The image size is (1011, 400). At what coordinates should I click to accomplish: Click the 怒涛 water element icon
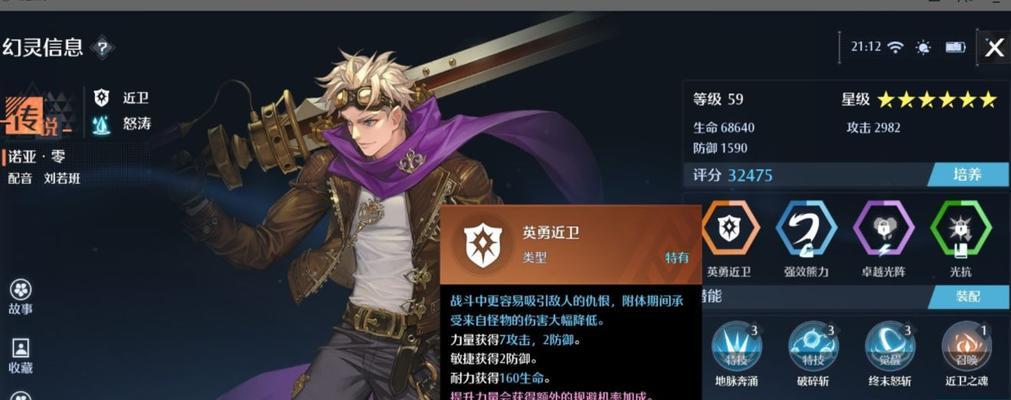[101, 125]
